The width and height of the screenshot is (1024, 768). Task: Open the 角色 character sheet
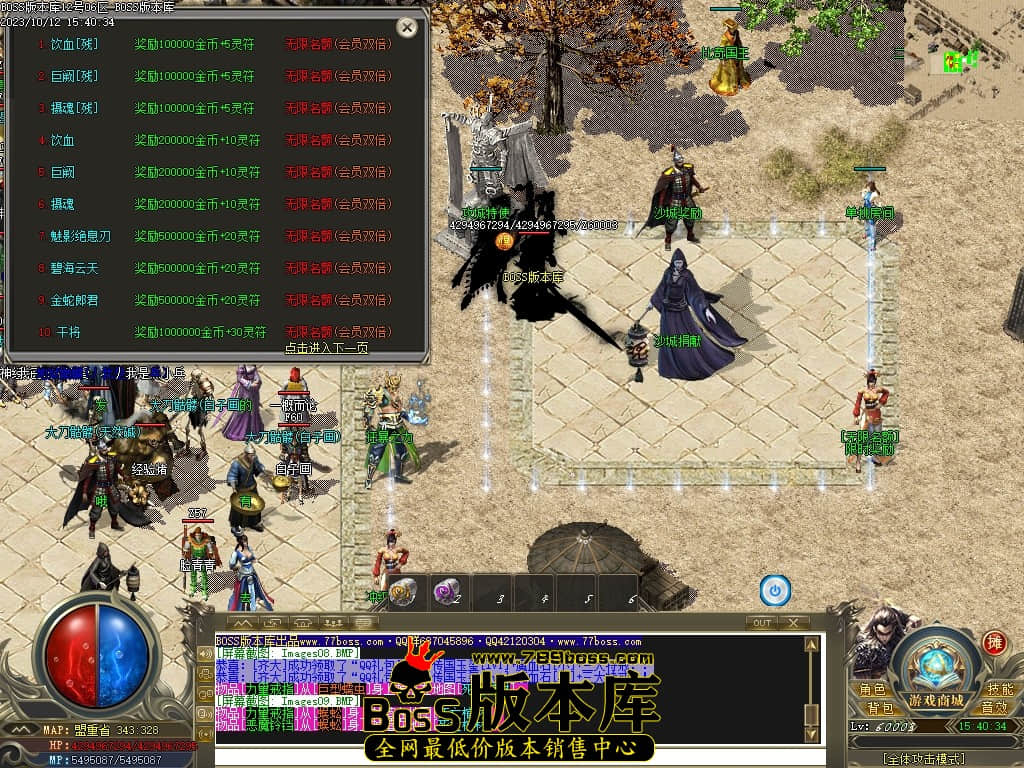(x=872, y=690)
